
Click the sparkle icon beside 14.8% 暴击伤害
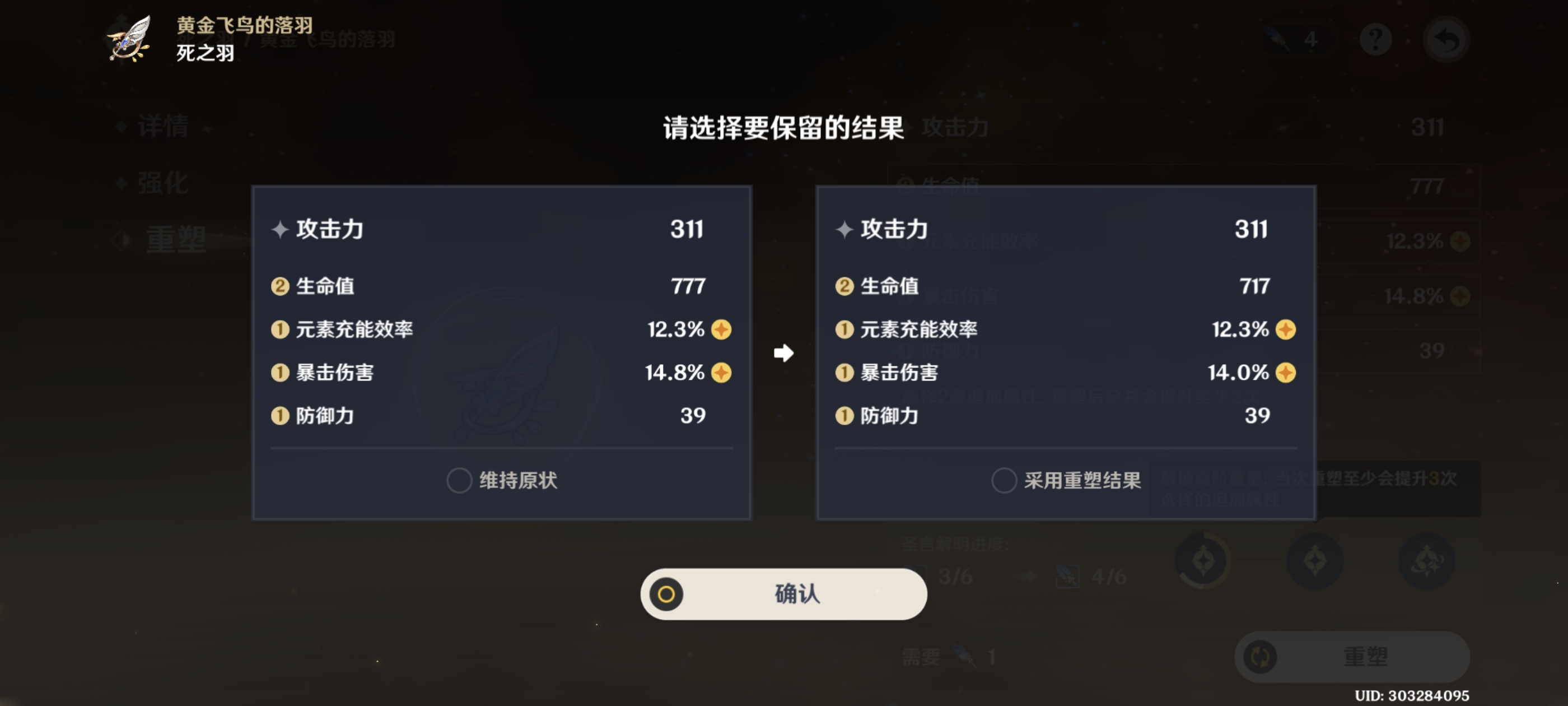720,372
